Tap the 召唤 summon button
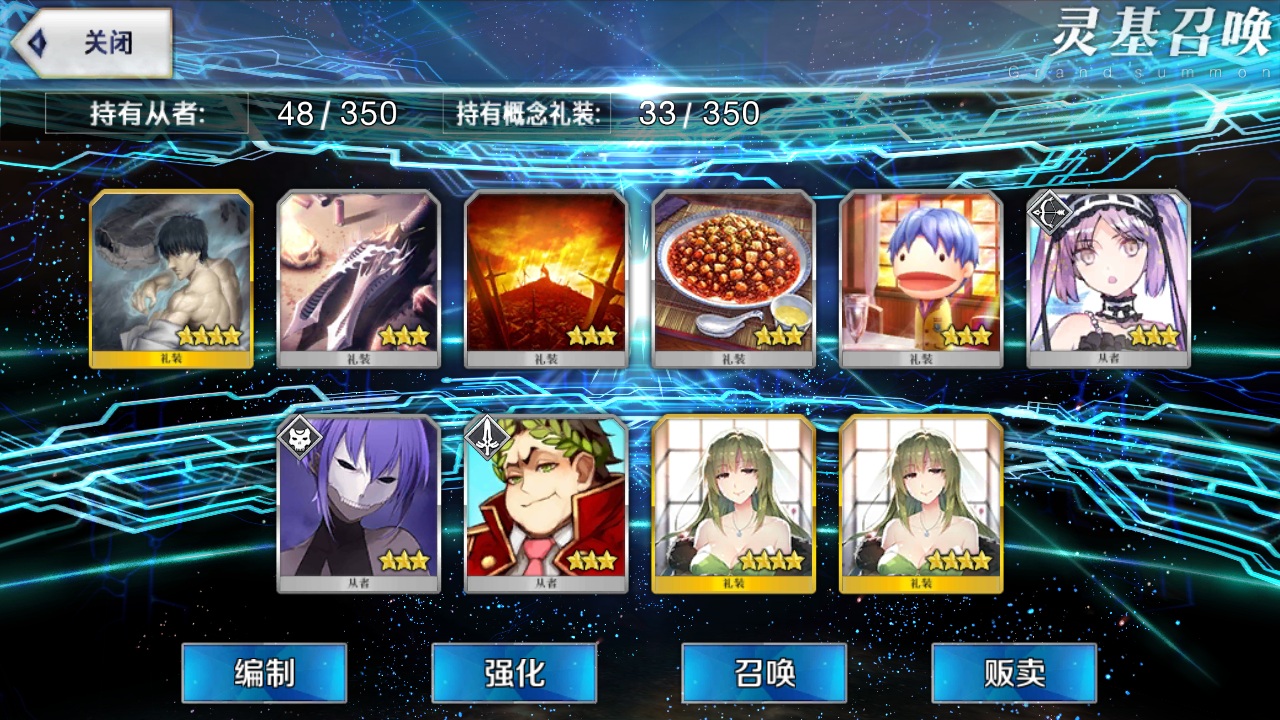 click(764, 672)
